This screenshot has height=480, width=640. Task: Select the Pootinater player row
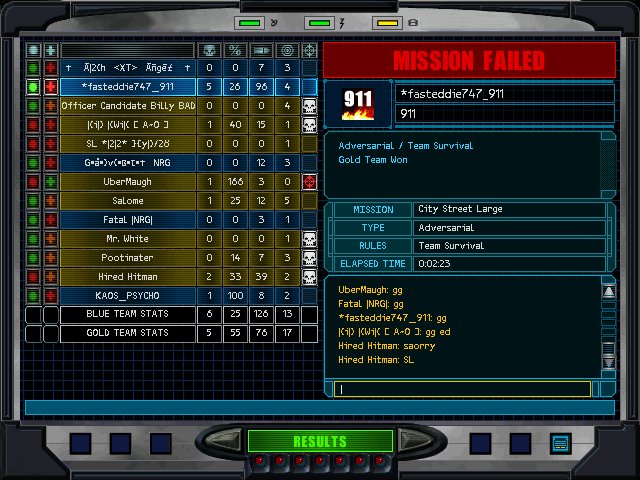tap(127, 258)
